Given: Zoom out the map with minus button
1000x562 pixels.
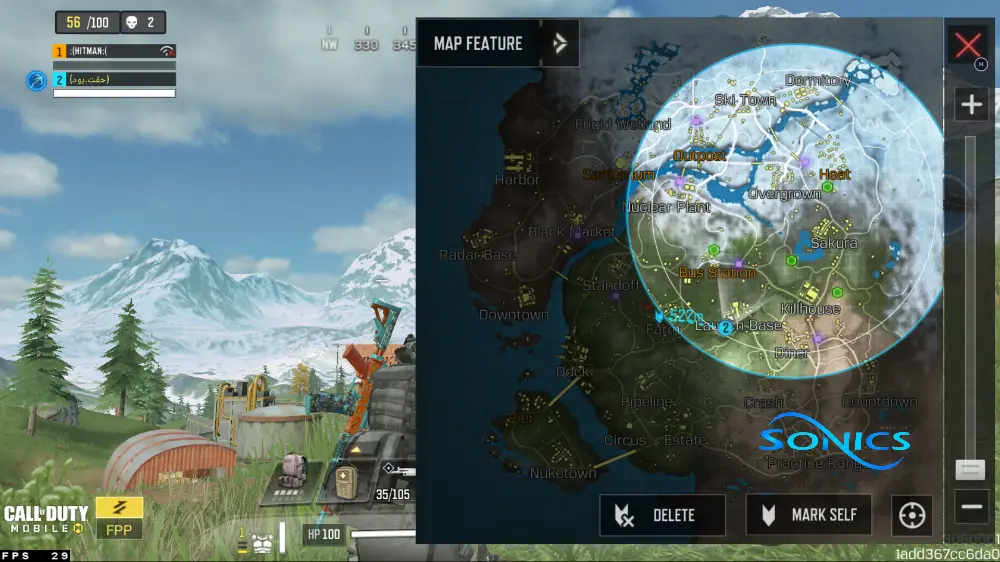Looking at the screenshot, I should tap(971, 507).
